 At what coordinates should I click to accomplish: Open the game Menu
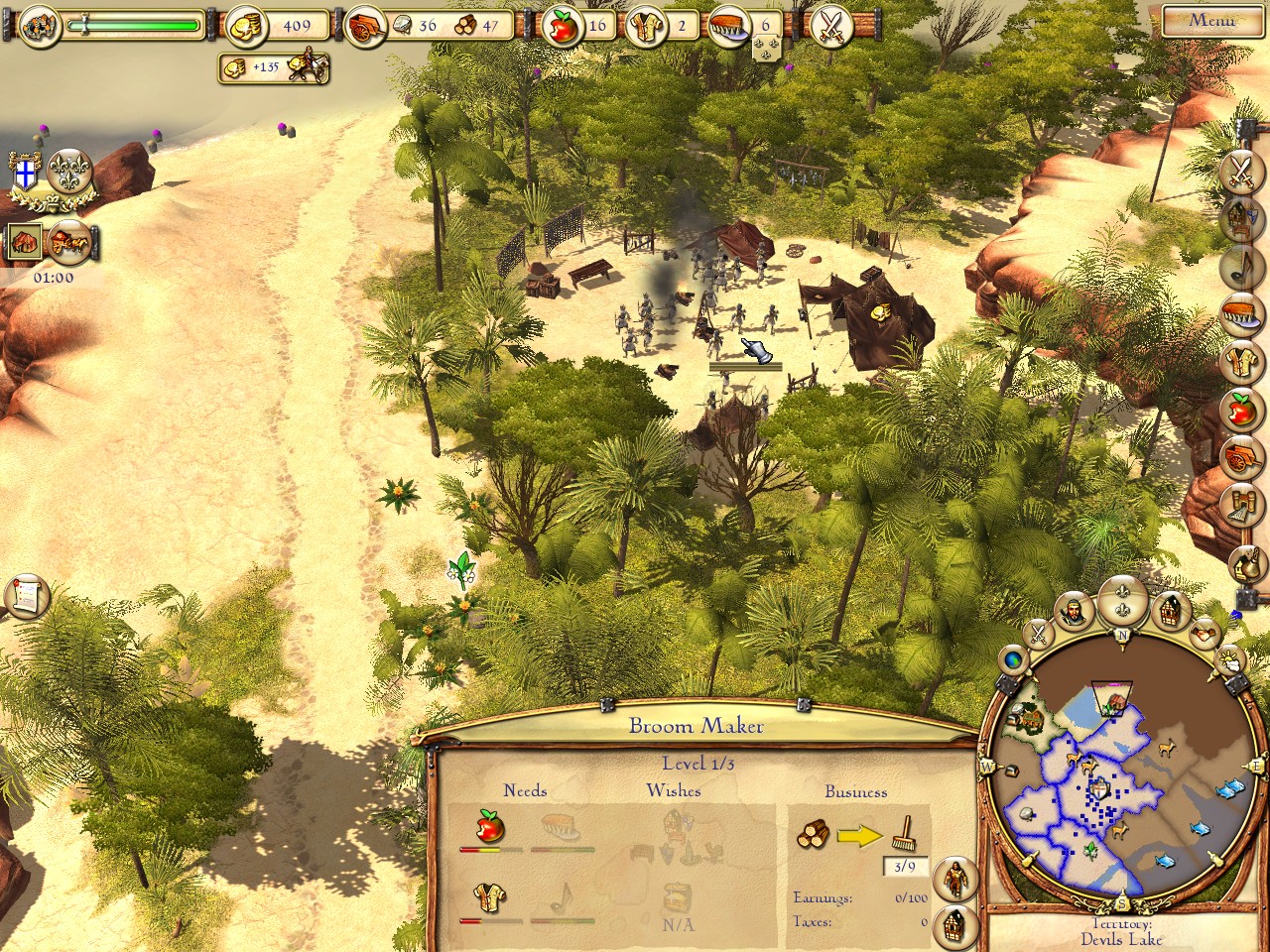click(1211, 20)
